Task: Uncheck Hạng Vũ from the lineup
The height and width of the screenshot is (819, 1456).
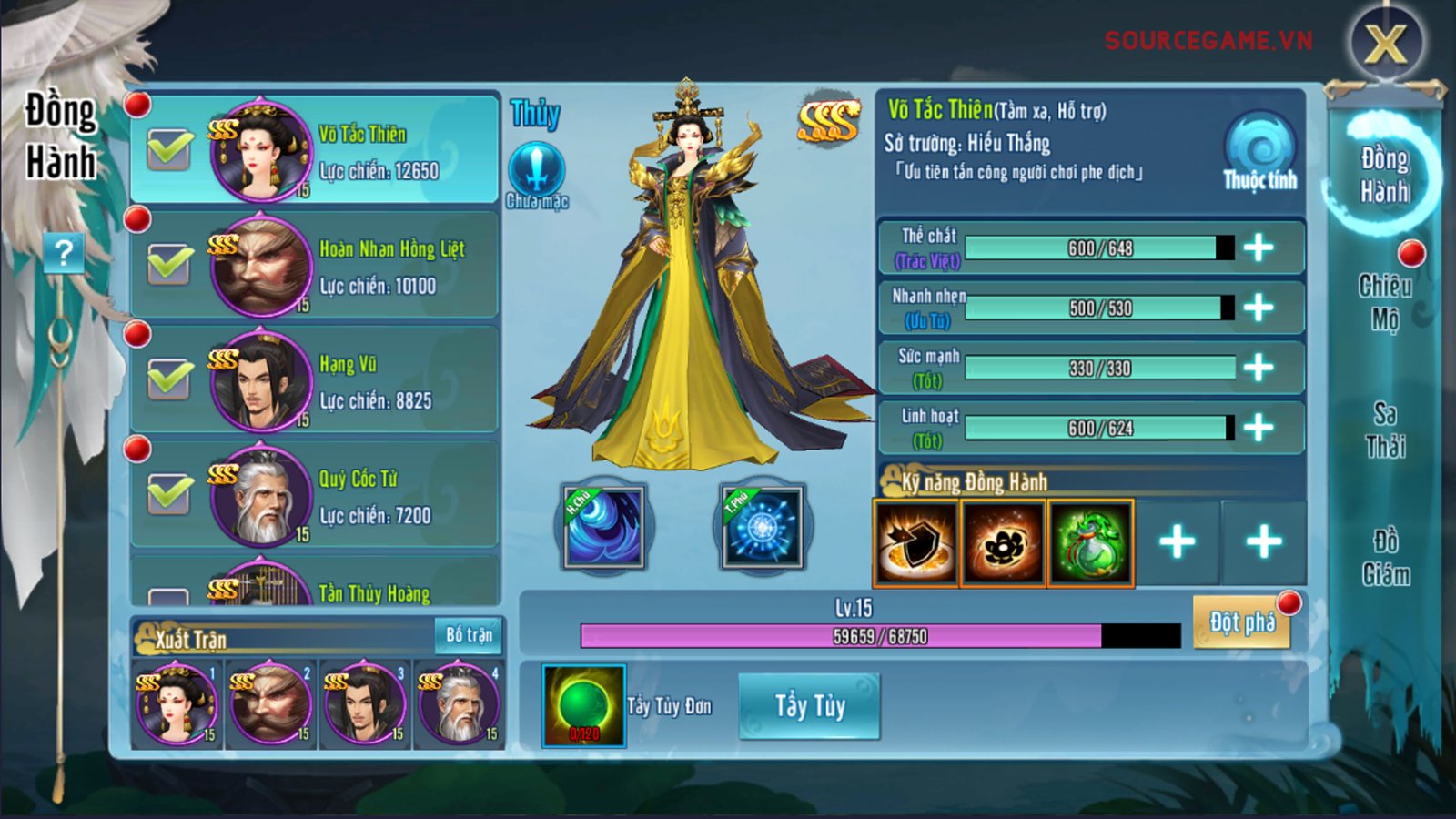Action: [x=170, y=379]
